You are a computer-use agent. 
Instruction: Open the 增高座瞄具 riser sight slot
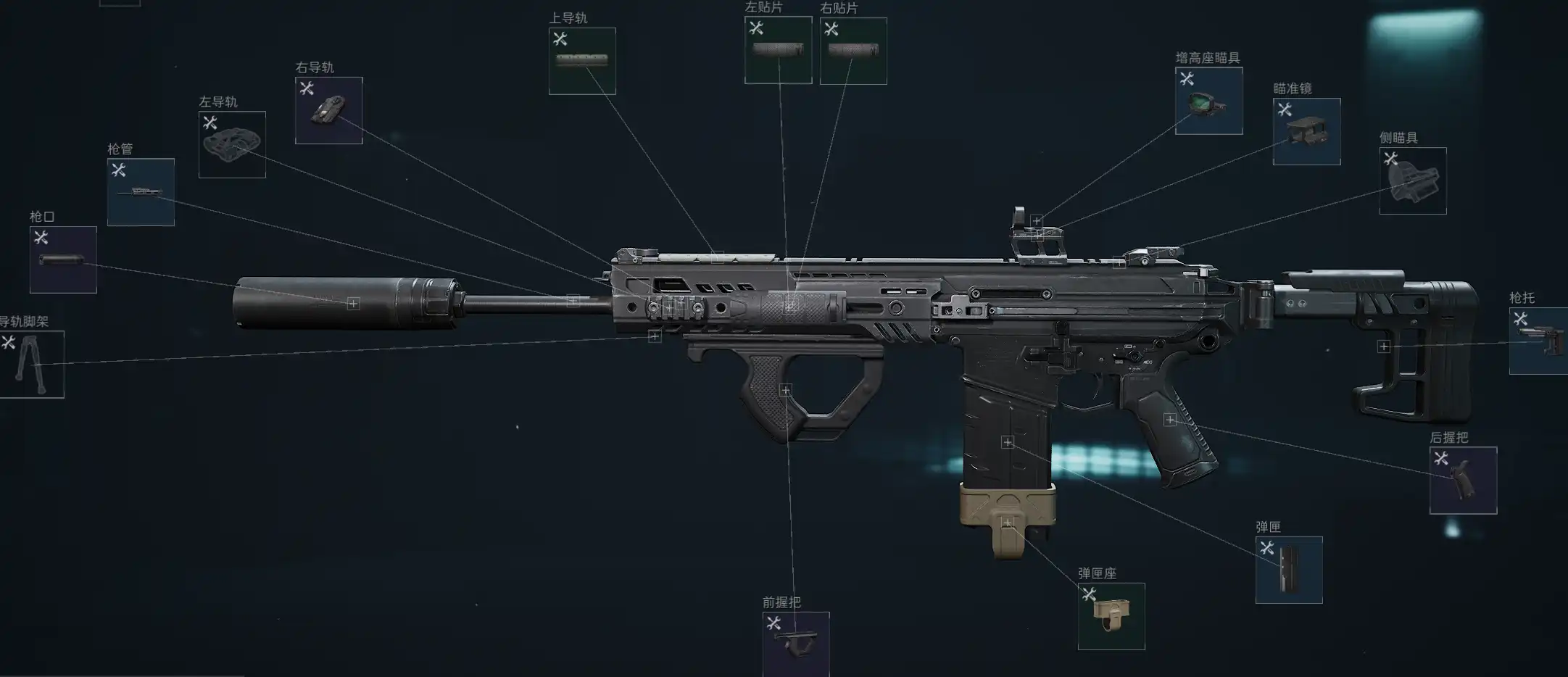point(1208,101)
